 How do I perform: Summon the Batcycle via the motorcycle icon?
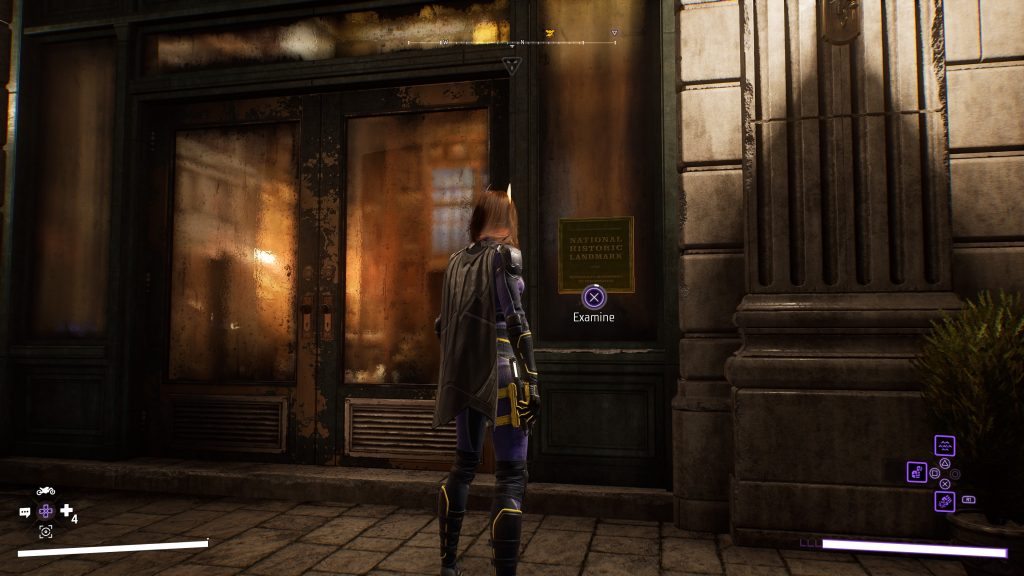coord(45,491)
